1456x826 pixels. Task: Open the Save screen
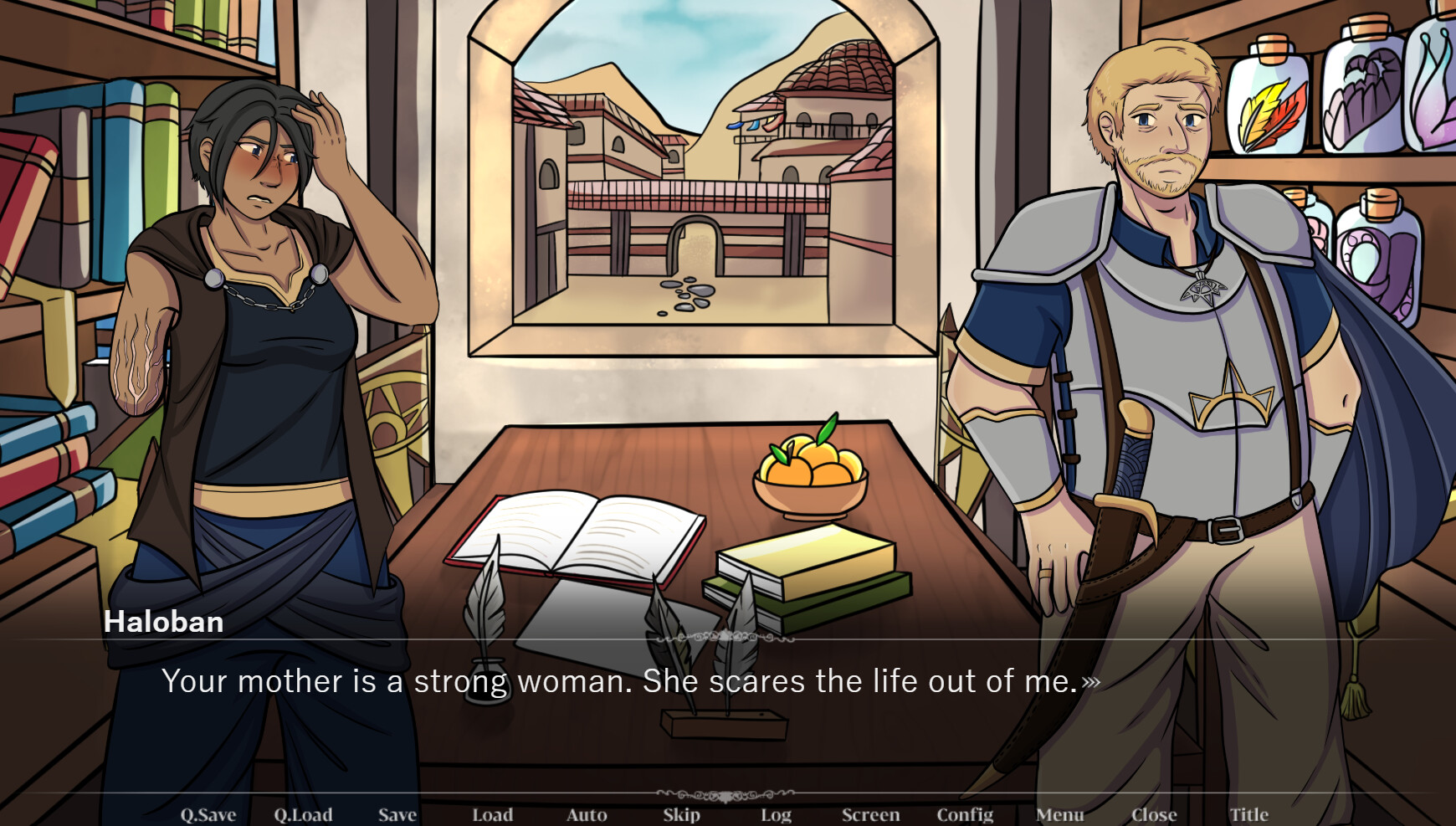coord(397,814)
